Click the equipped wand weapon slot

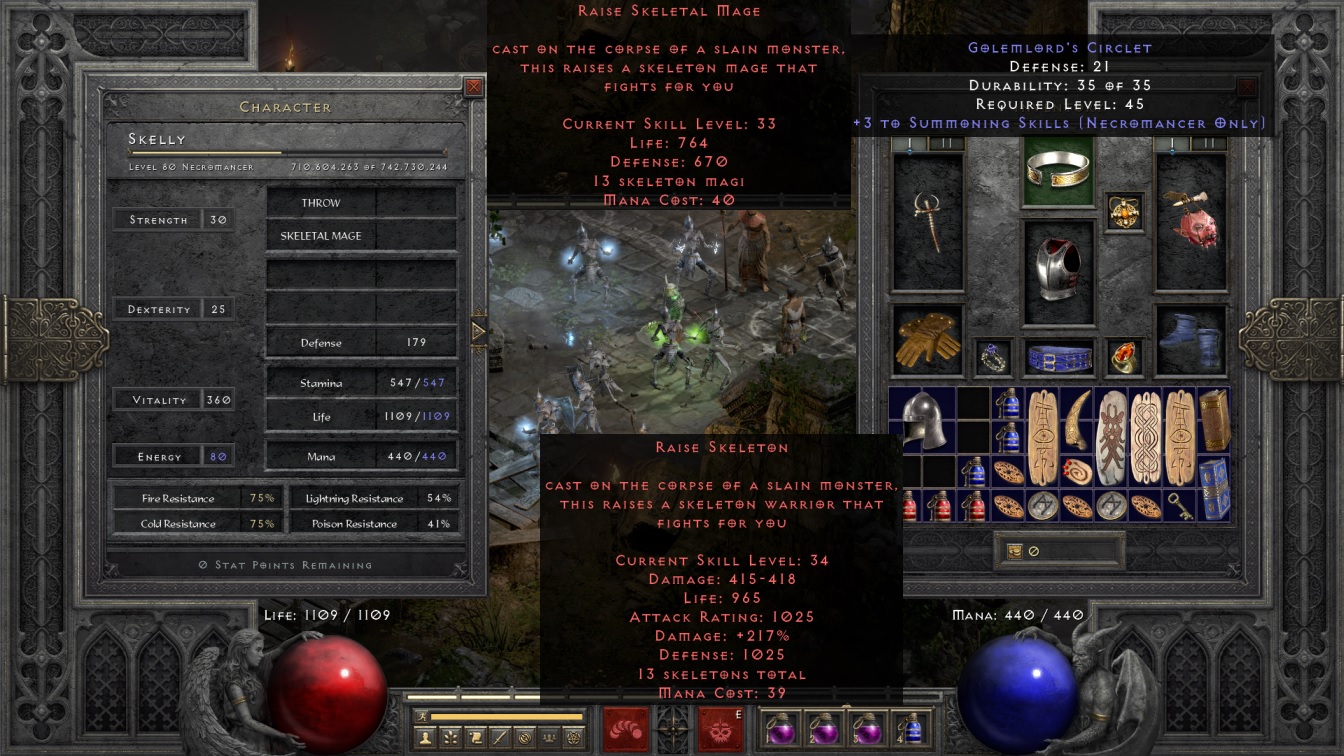[x=927, y=220]
